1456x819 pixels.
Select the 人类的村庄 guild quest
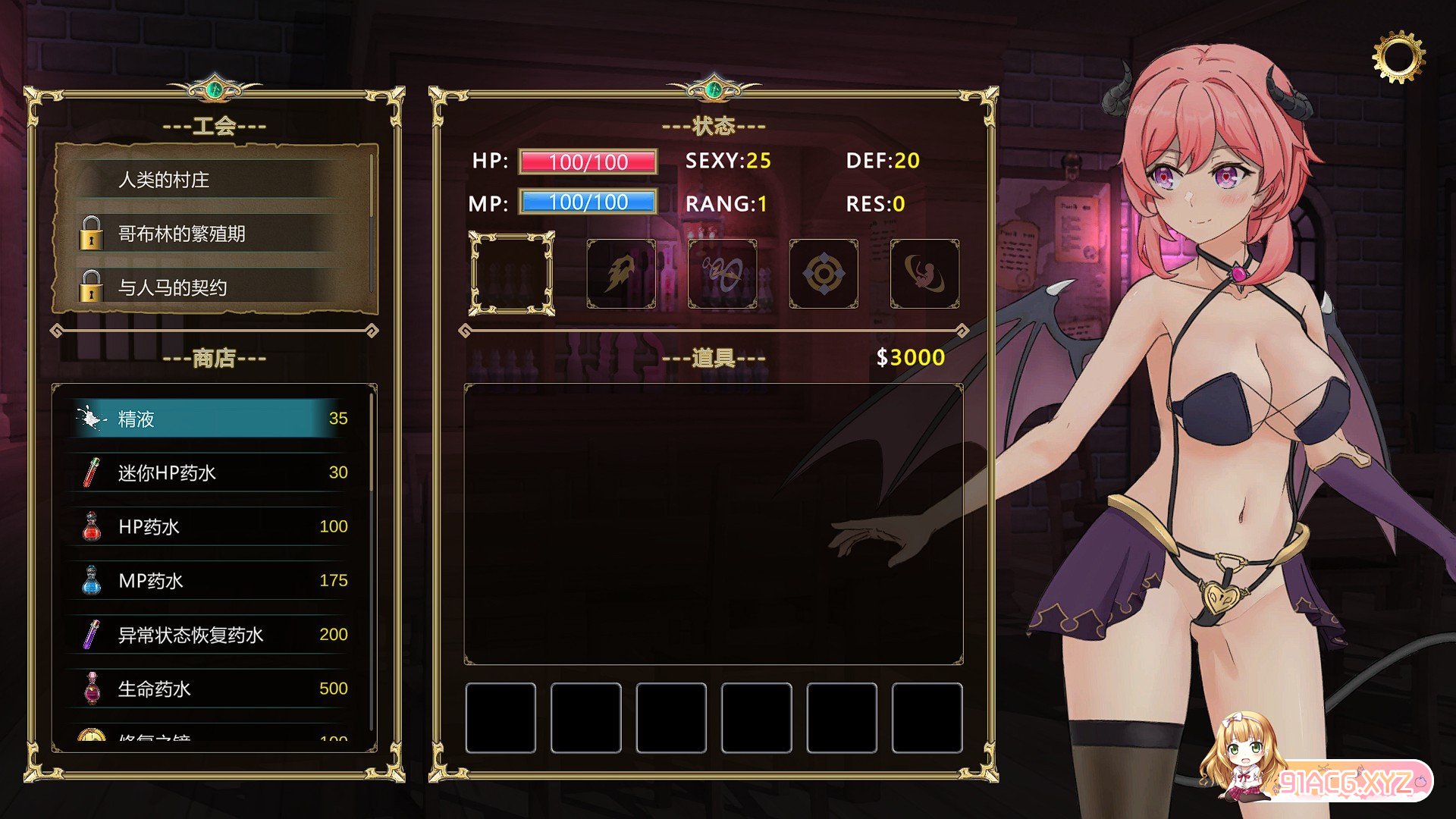215,180
